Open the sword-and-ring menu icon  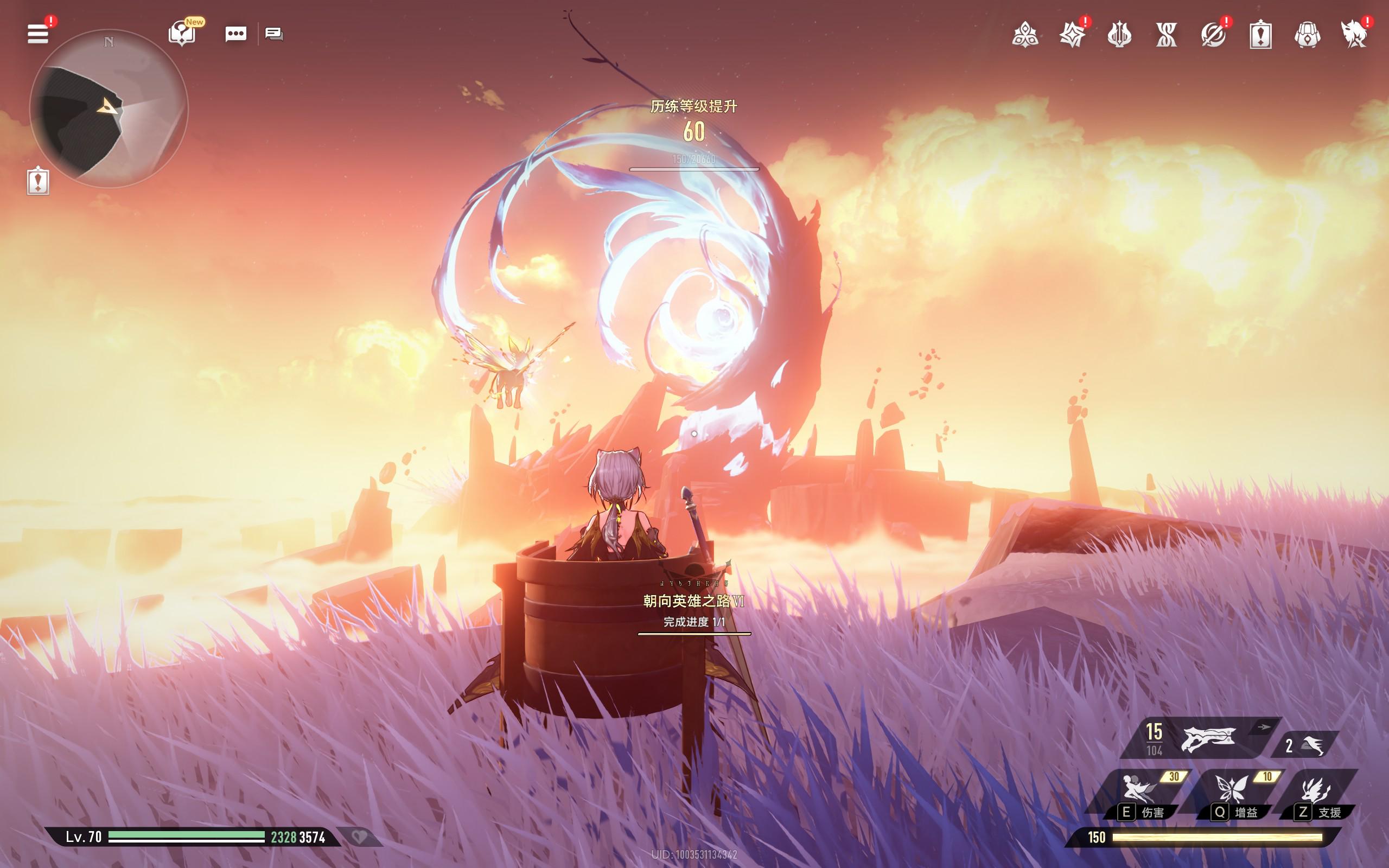(x=1213, y=35)
